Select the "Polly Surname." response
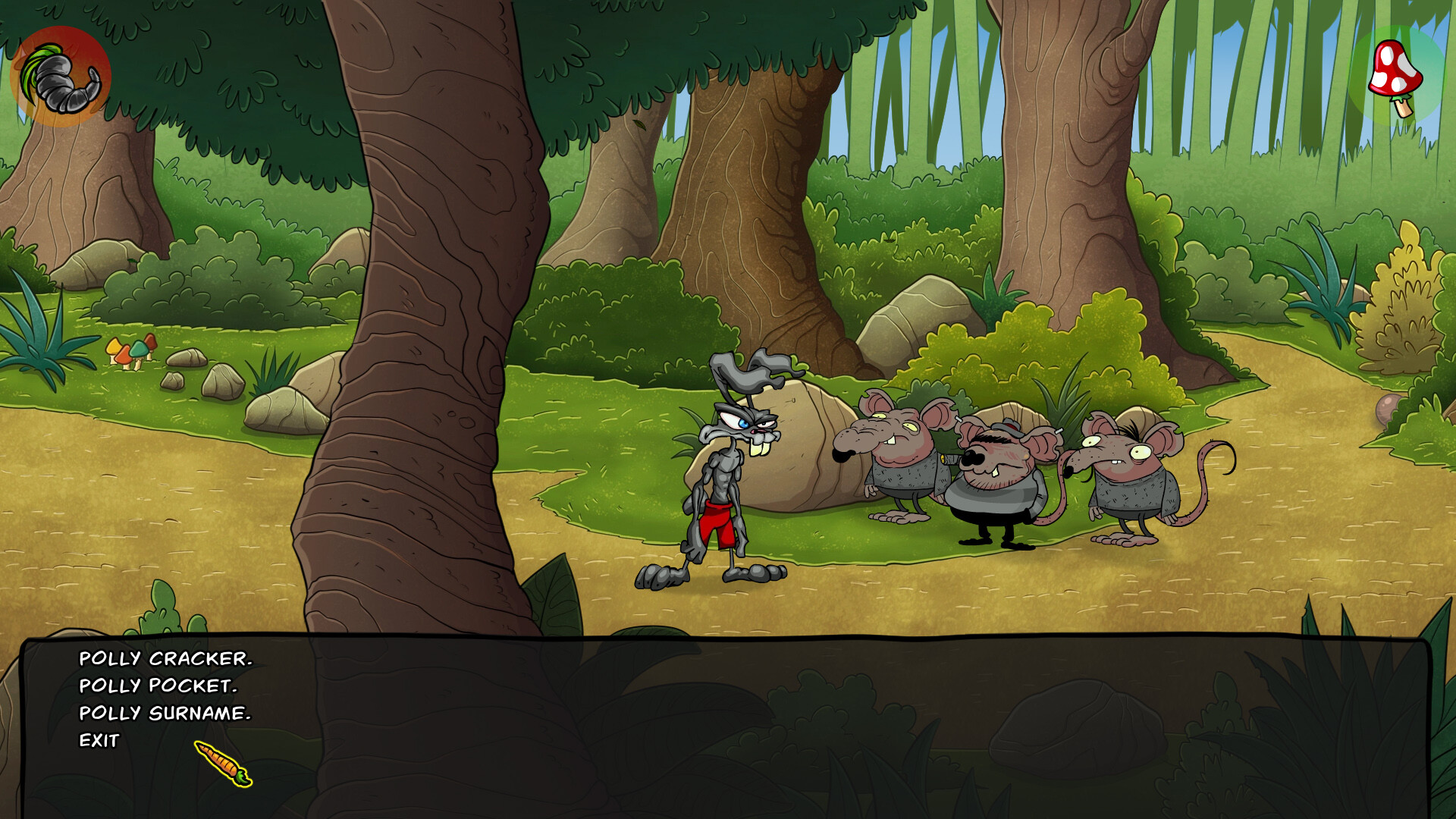1456x819 pixels. (165, 713)
